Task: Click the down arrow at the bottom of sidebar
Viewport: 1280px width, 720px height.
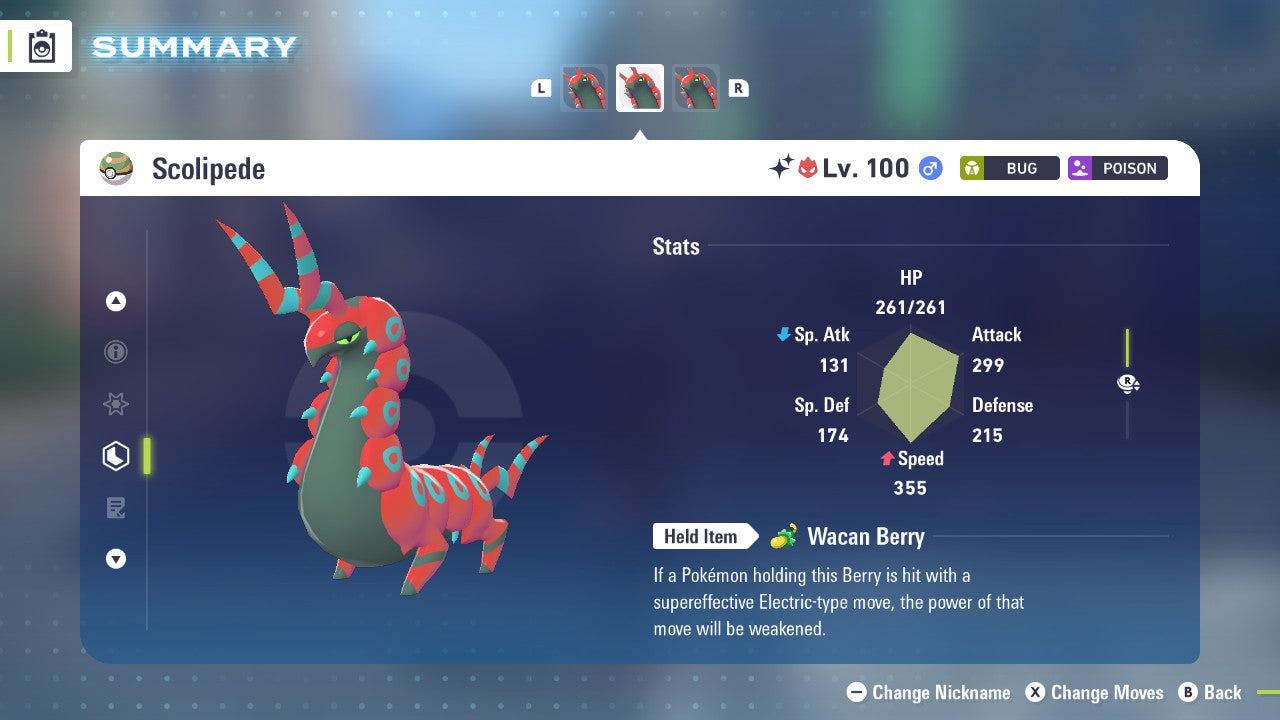Action: point(115,559)
